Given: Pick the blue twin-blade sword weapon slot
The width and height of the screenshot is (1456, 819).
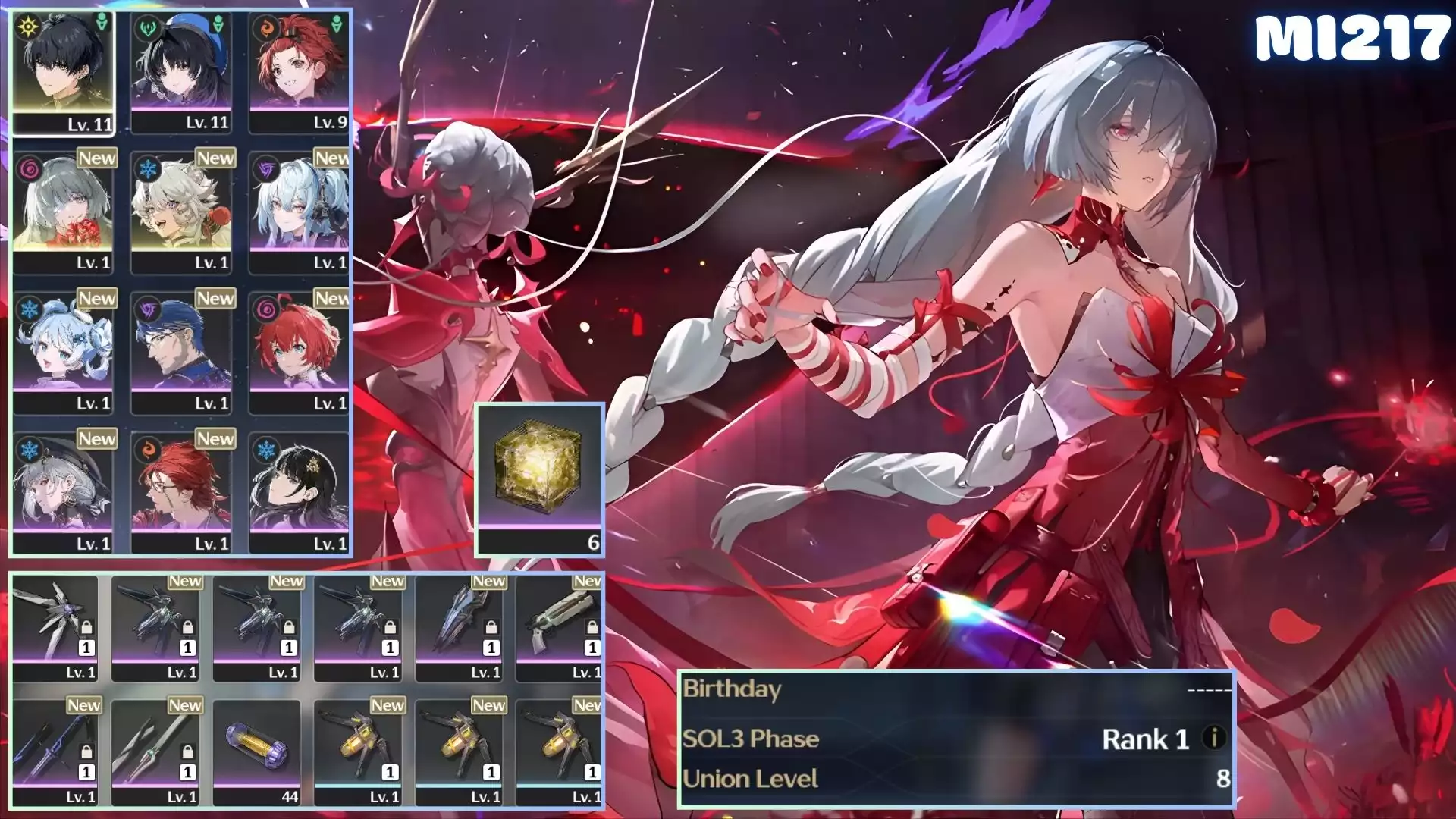Looking at the screenshot, I should pos(55,752).
